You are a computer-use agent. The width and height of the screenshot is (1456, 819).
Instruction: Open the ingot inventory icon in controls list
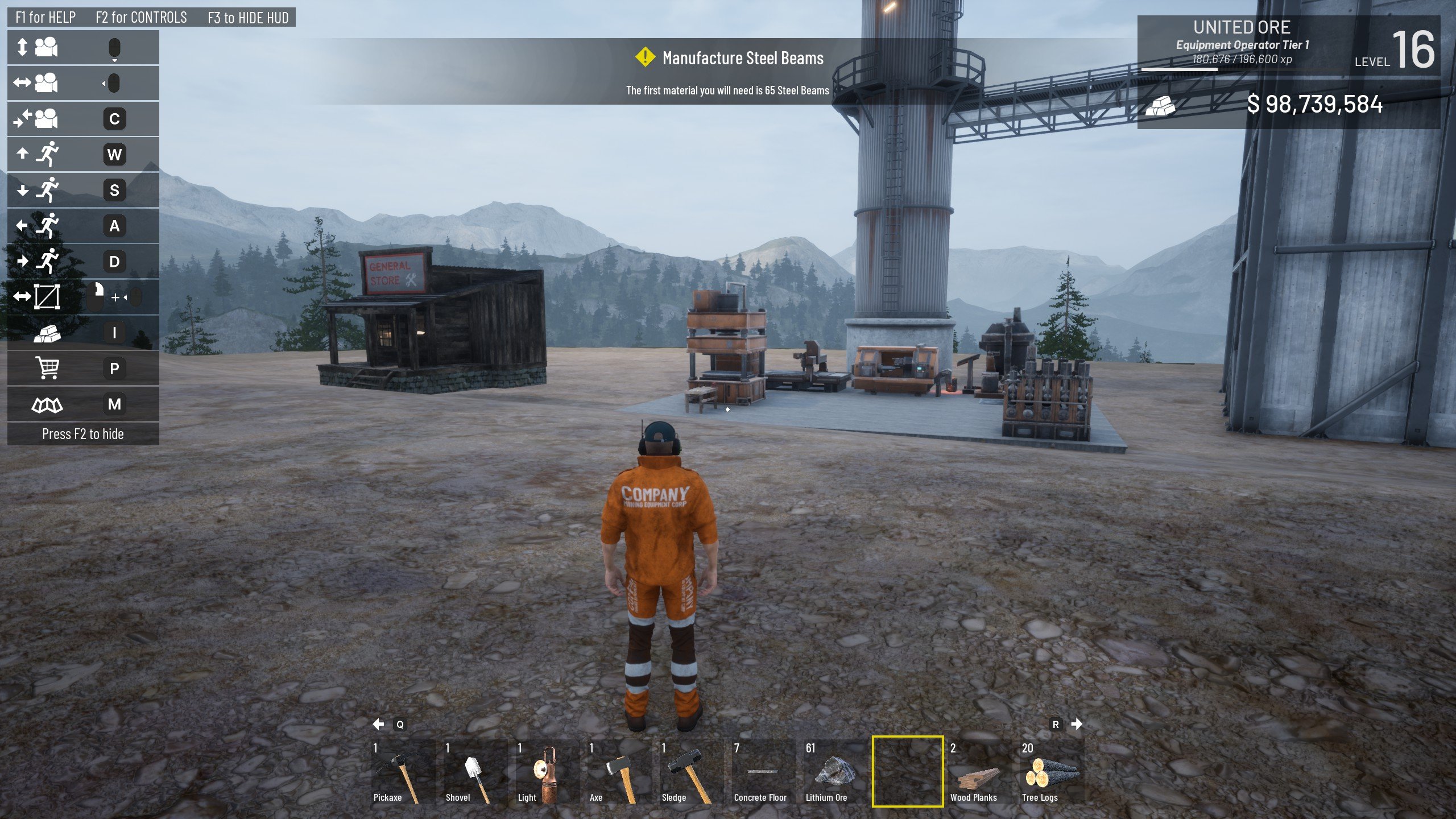(x=47, y=333)
